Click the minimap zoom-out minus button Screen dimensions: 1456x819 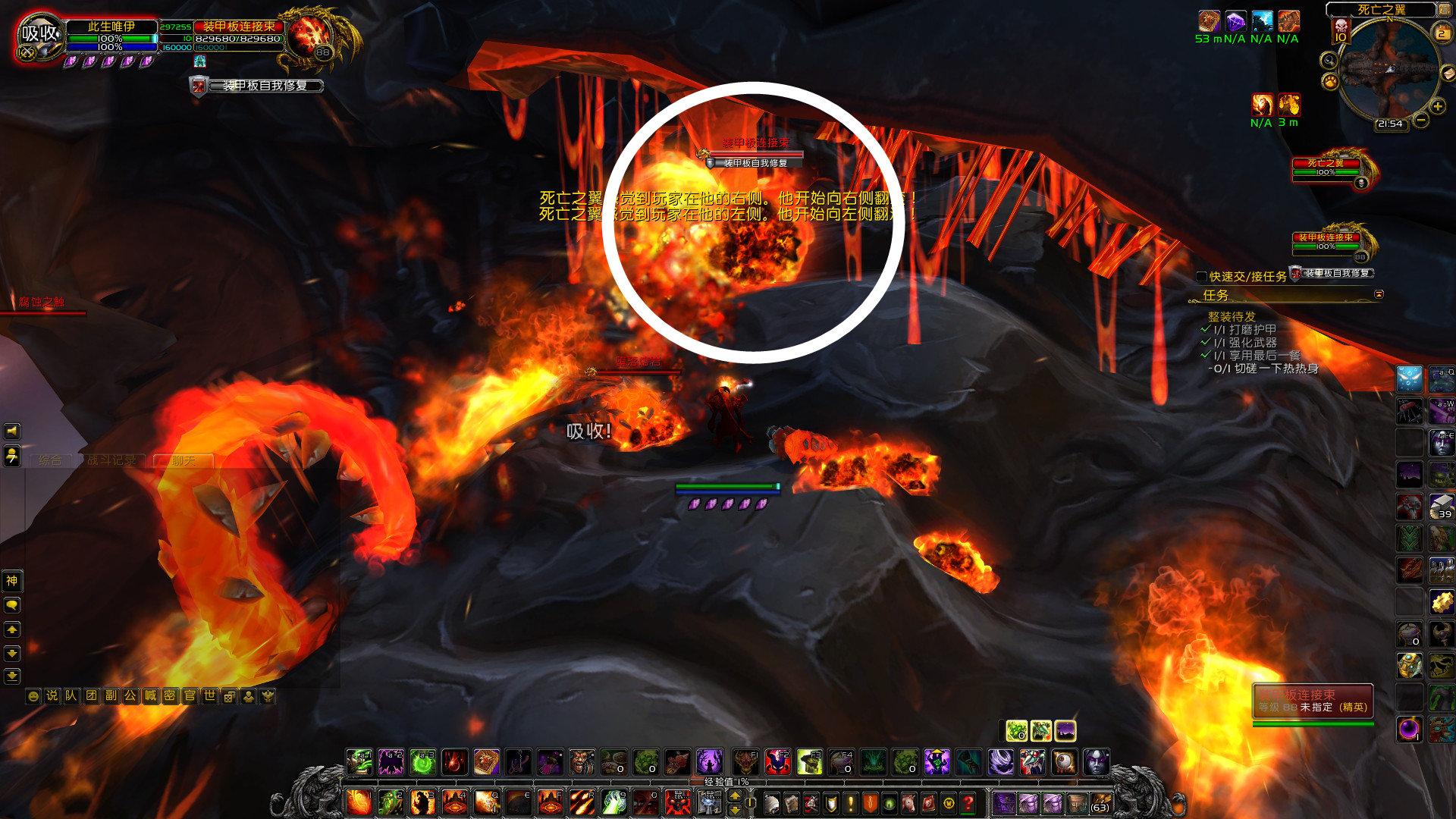(x=1421, y=119)
